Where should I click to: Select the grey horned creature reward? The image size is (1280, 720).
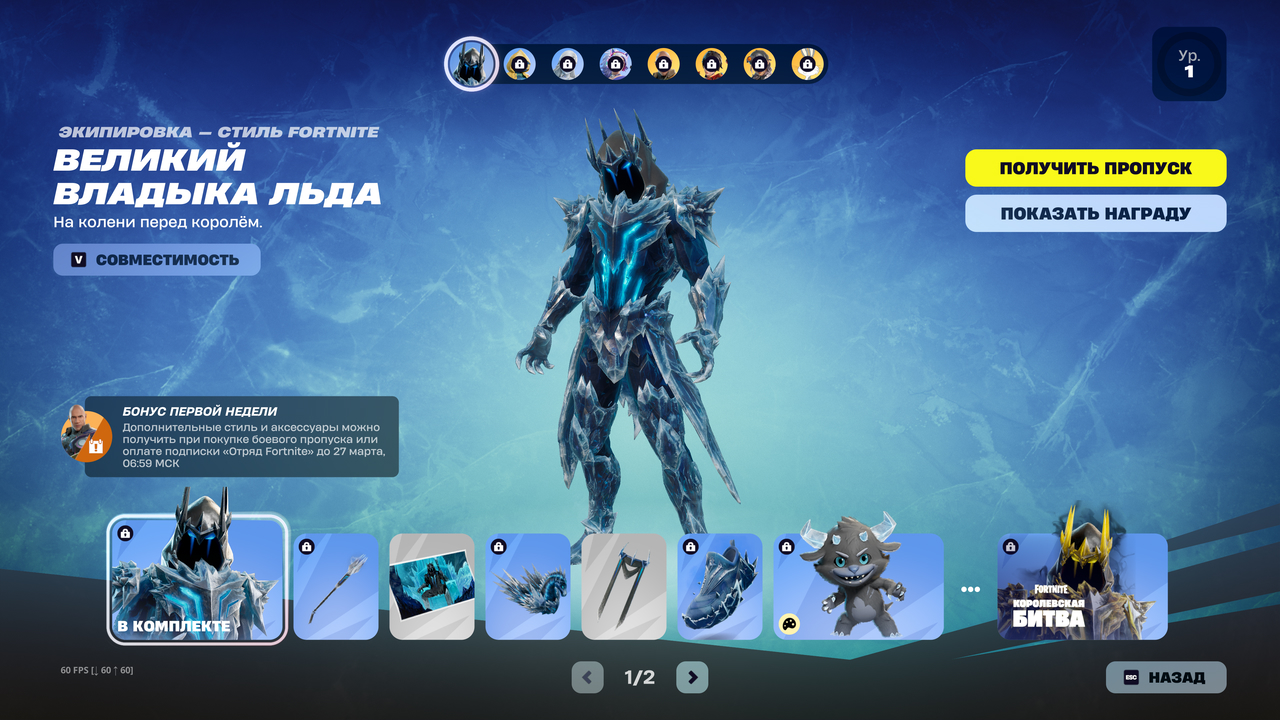858,586
